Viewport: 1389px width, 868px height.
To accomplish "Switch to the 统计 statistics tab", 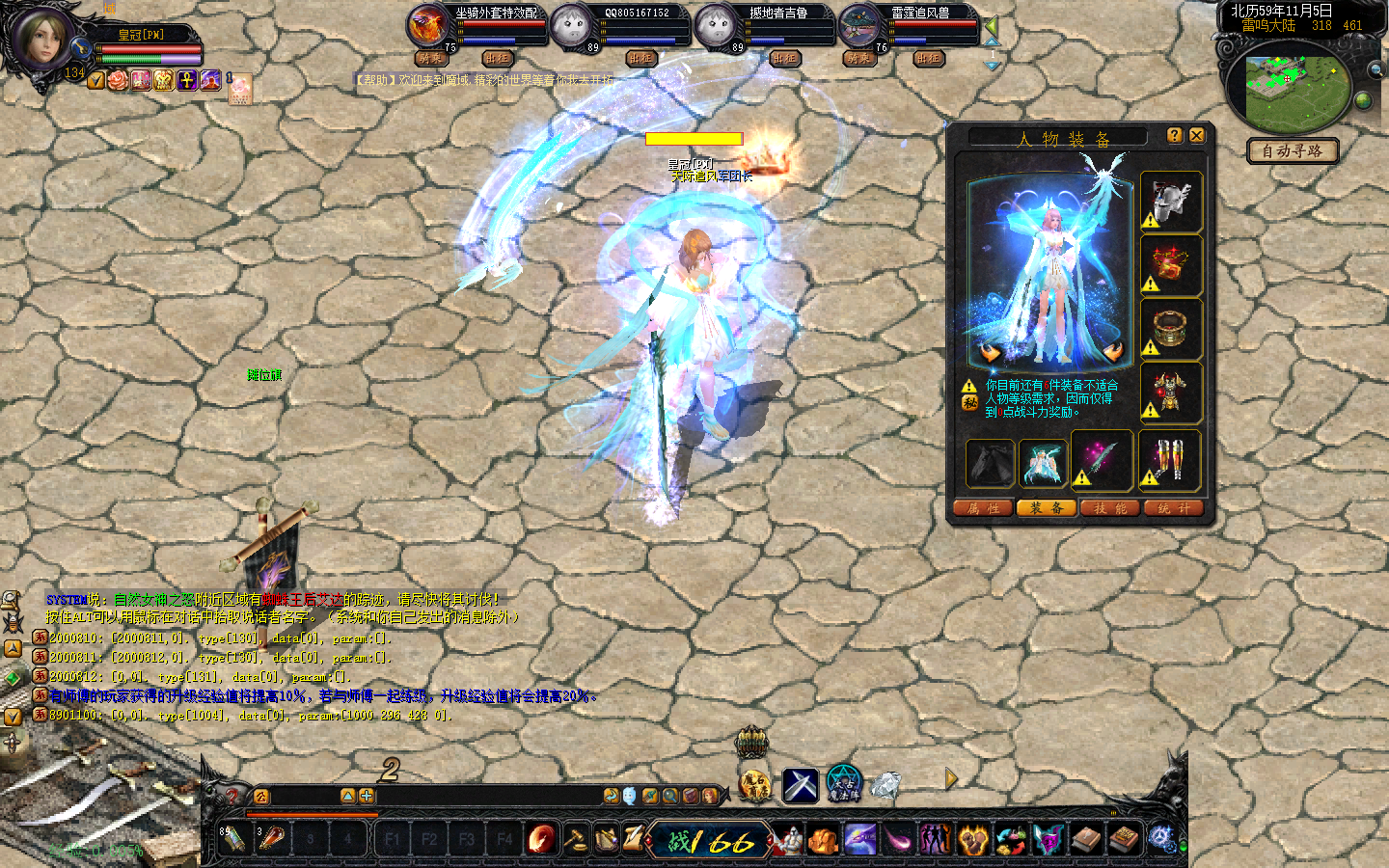I will [1174, 508].
